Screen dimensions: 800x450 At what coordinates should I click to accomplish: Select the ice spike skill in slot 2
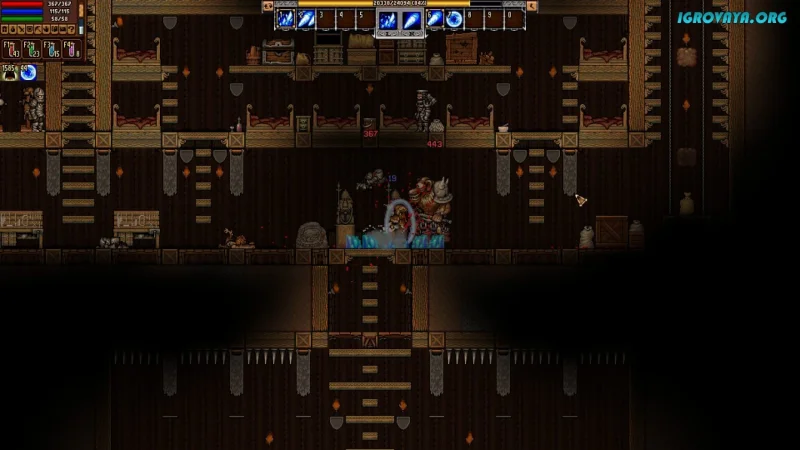pyautogui.click(x=306, y=18)
